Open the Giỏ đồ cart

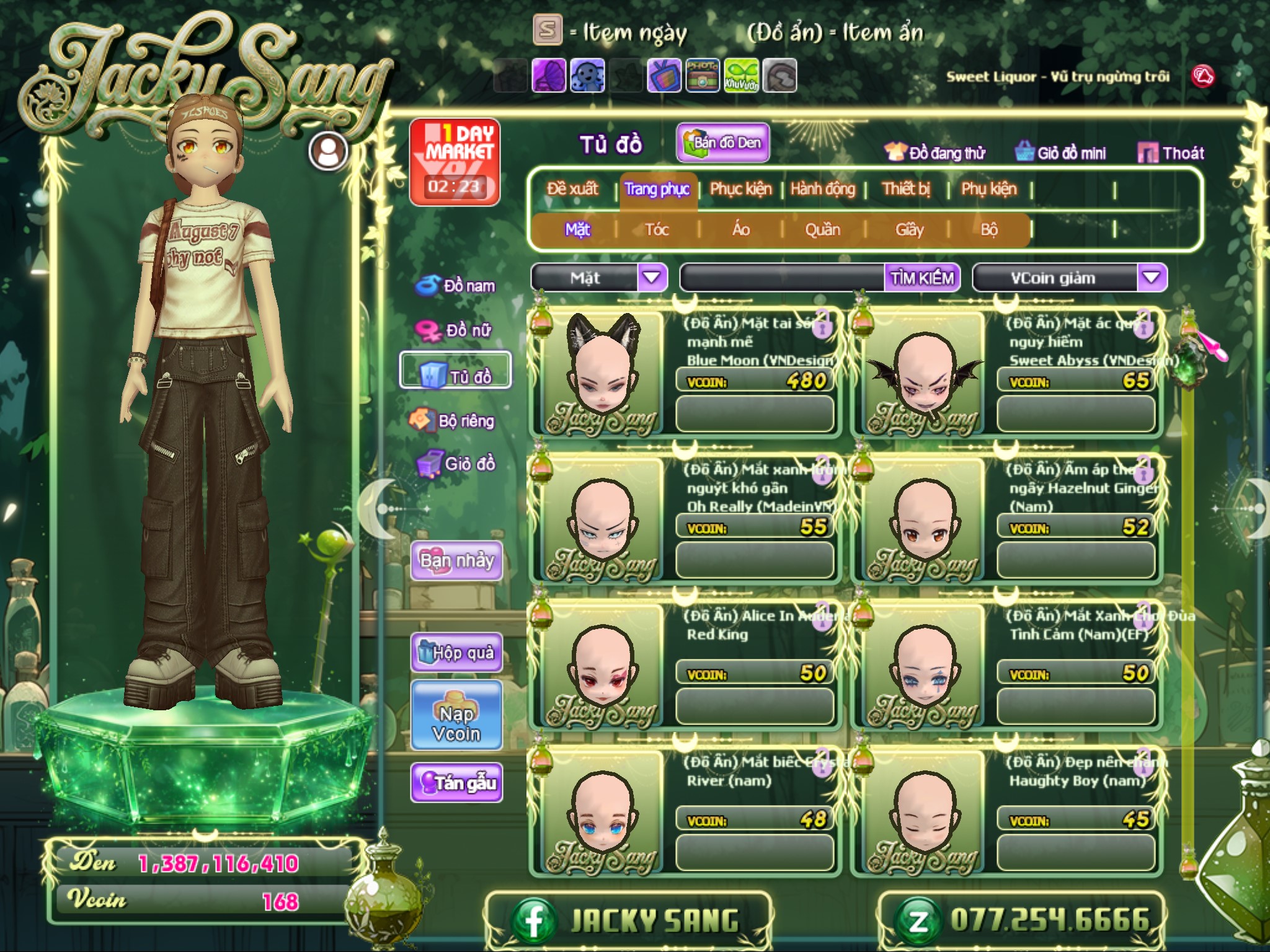[x=456, y=464]
